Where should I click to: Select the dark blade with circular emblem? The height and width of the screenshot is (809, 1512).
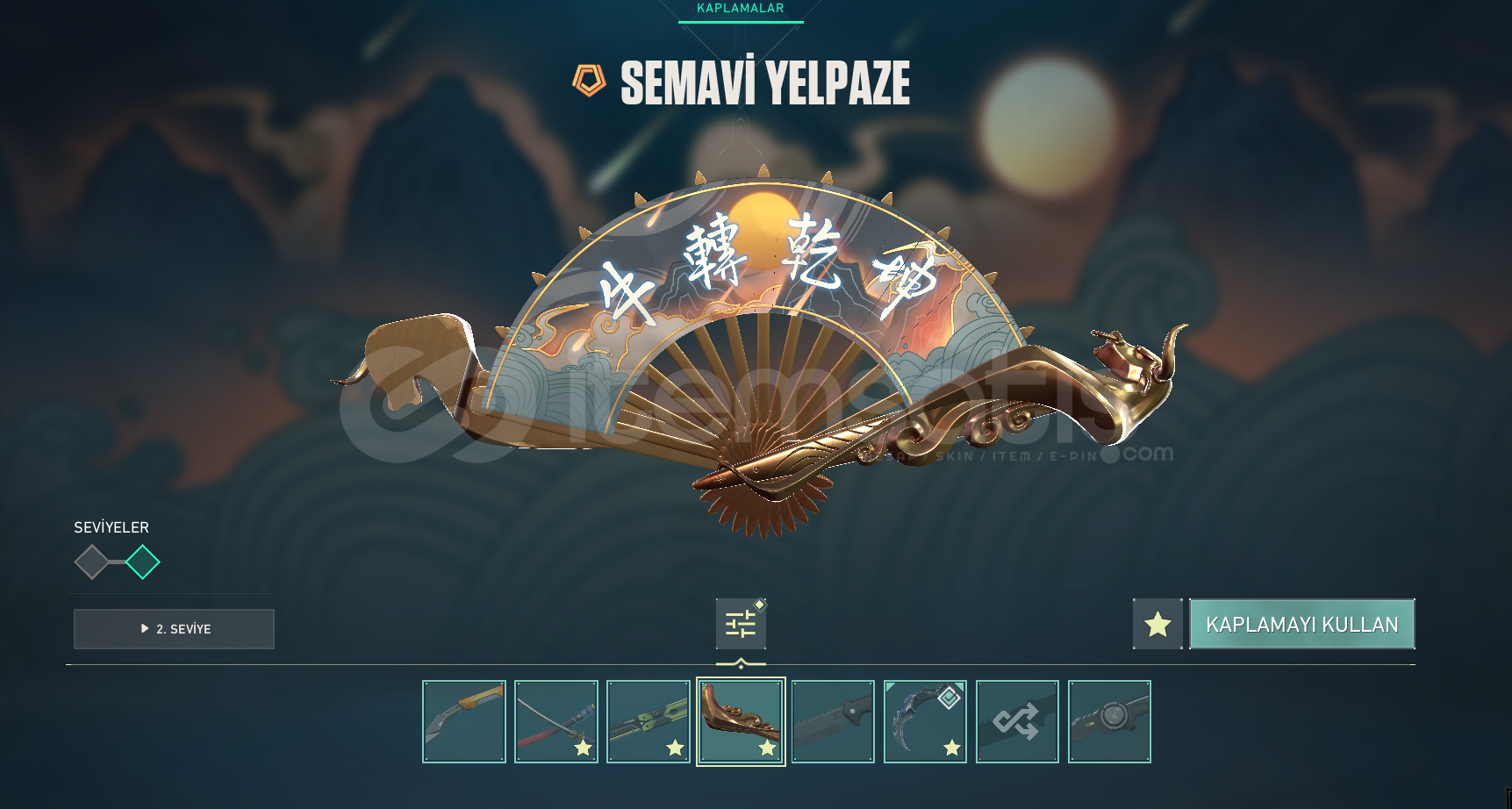click(x=1109, y=721)
